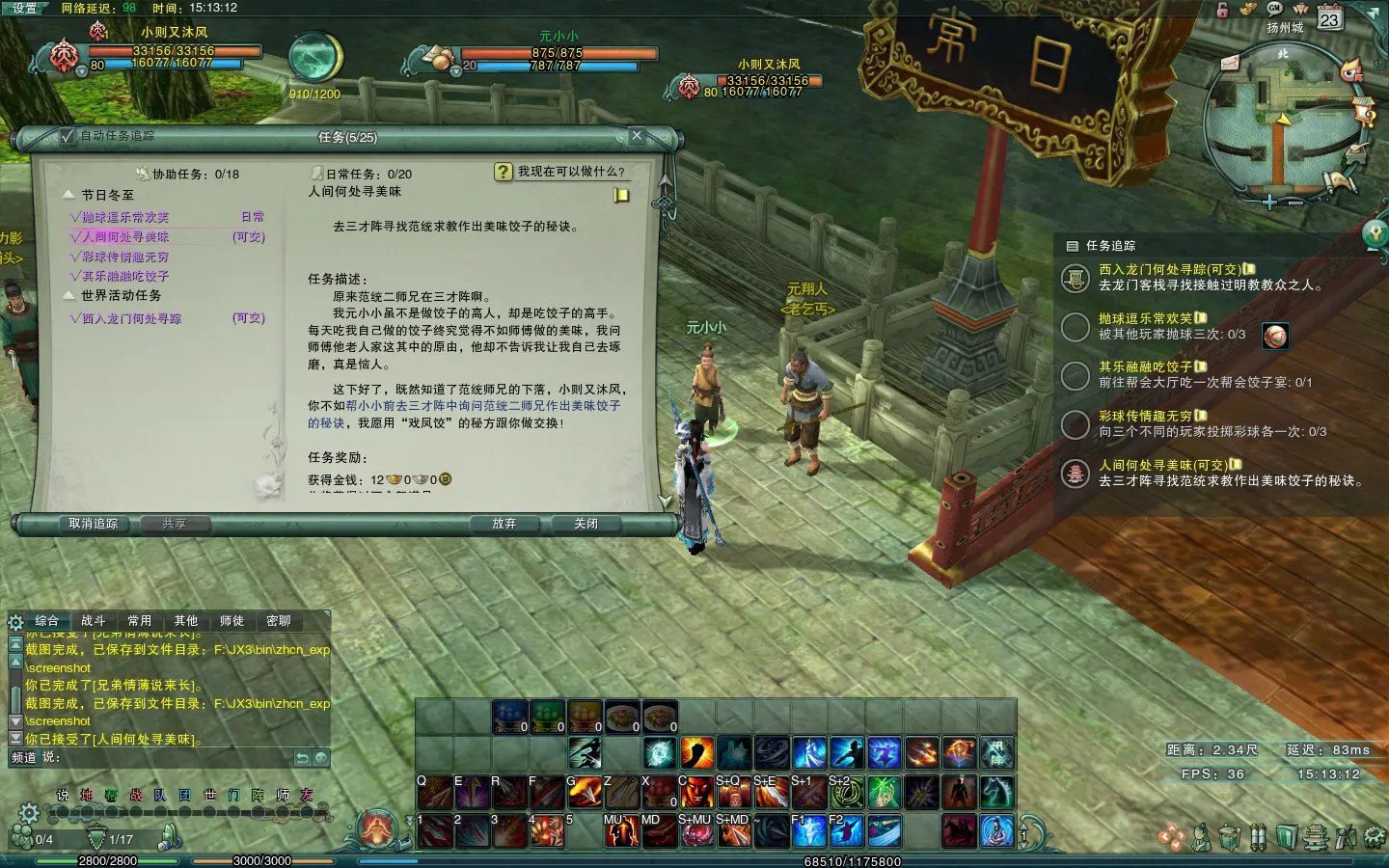The image size is (1389, 868).
Task: Abandon quest with 放弃 button
Action: click(504, 524)
